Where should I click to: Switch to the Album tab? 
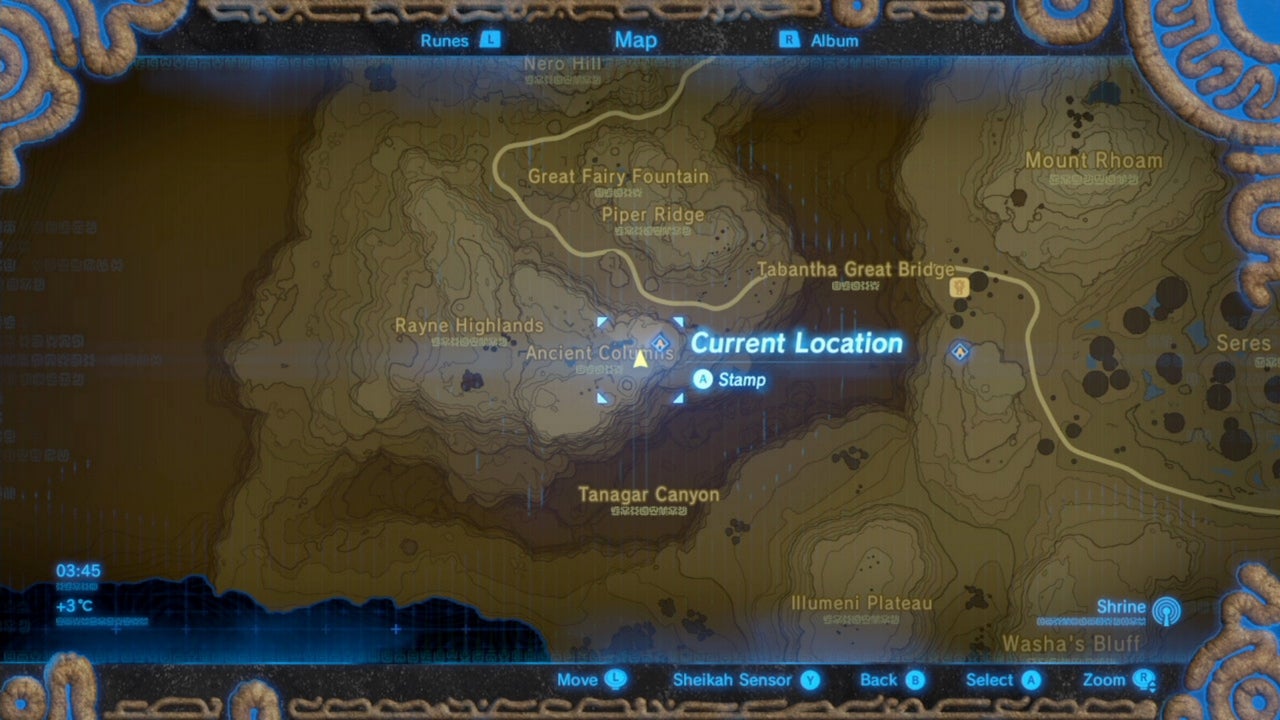click(x=833, y=40)
